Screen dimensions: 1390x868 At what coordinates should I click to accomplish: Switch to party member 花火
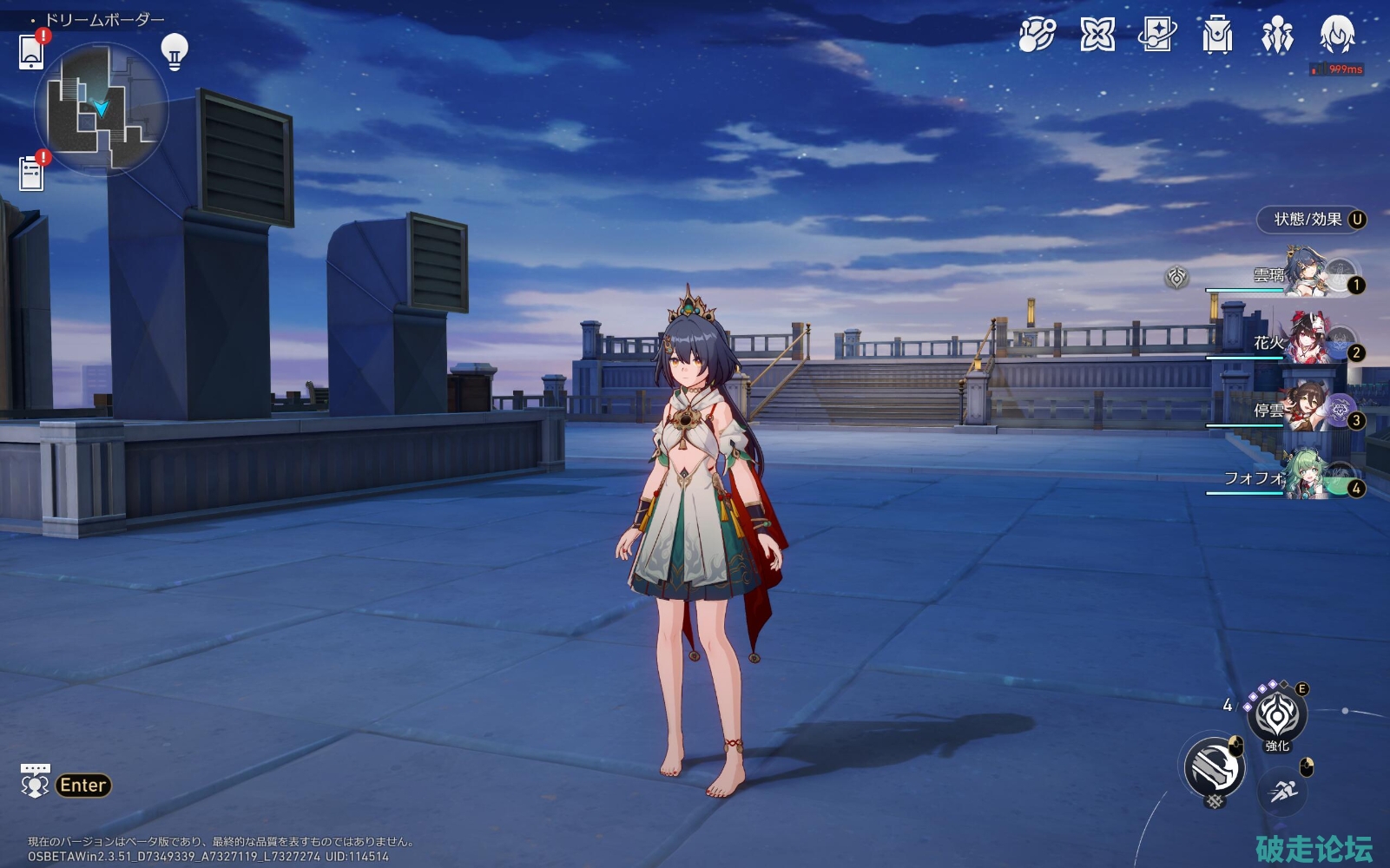coord(1307,343)
